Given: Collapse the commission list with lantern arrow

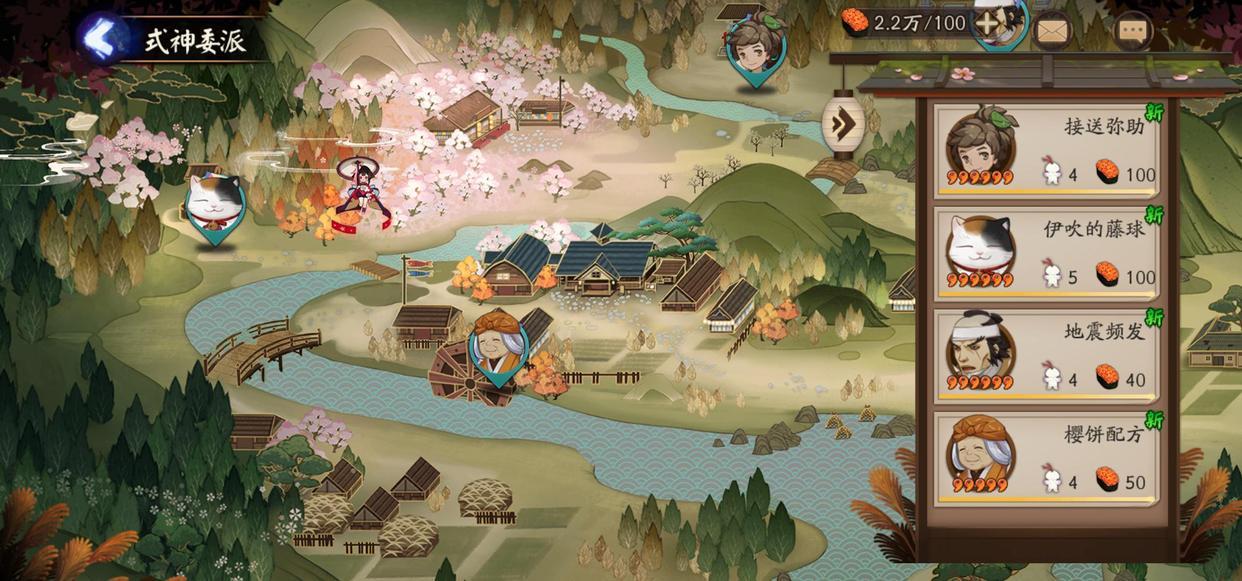Looking at the screenshot, I should [842, 122].
